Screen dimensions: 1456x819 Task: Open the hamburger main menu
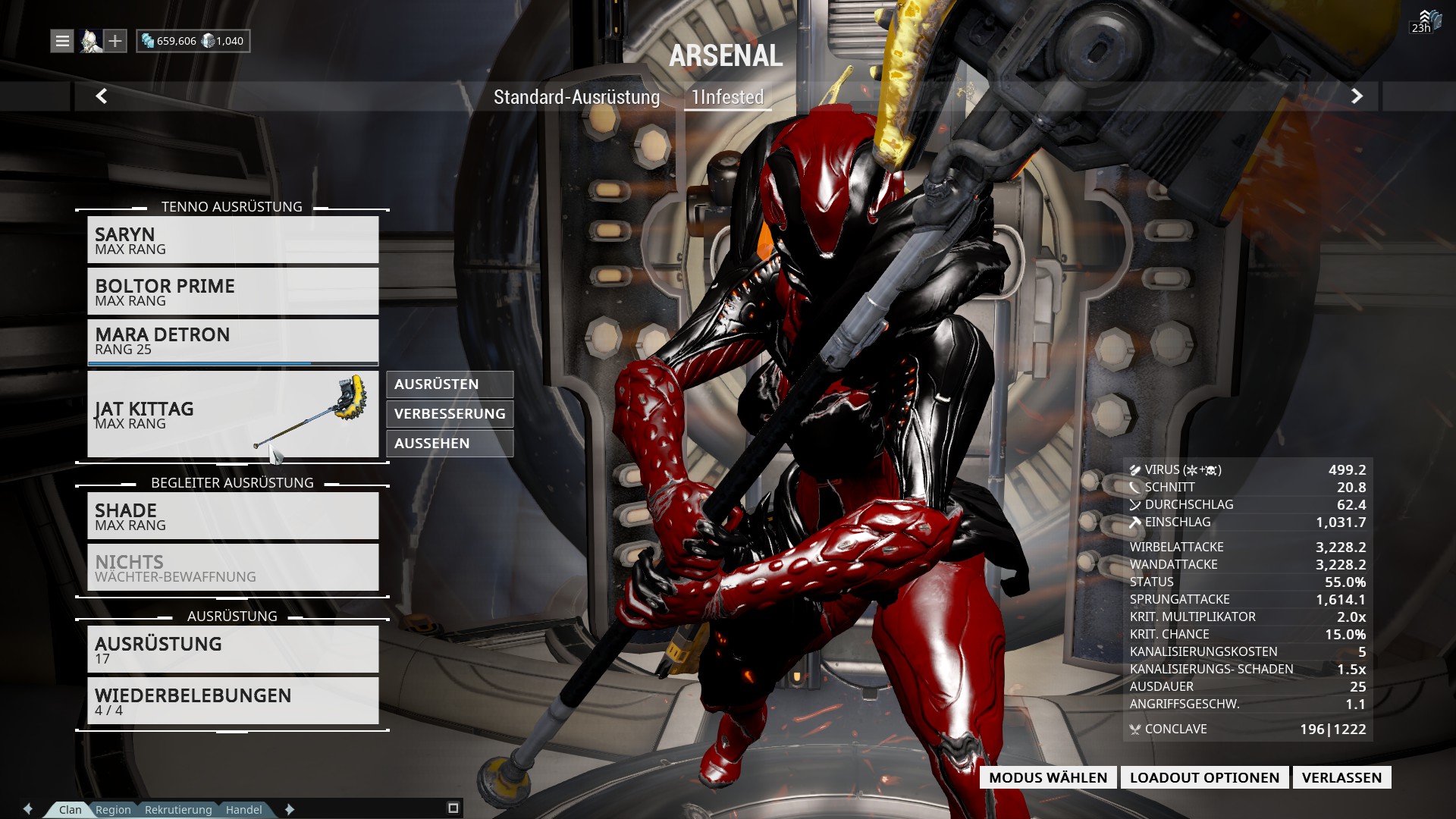click(x=62, y=41)
